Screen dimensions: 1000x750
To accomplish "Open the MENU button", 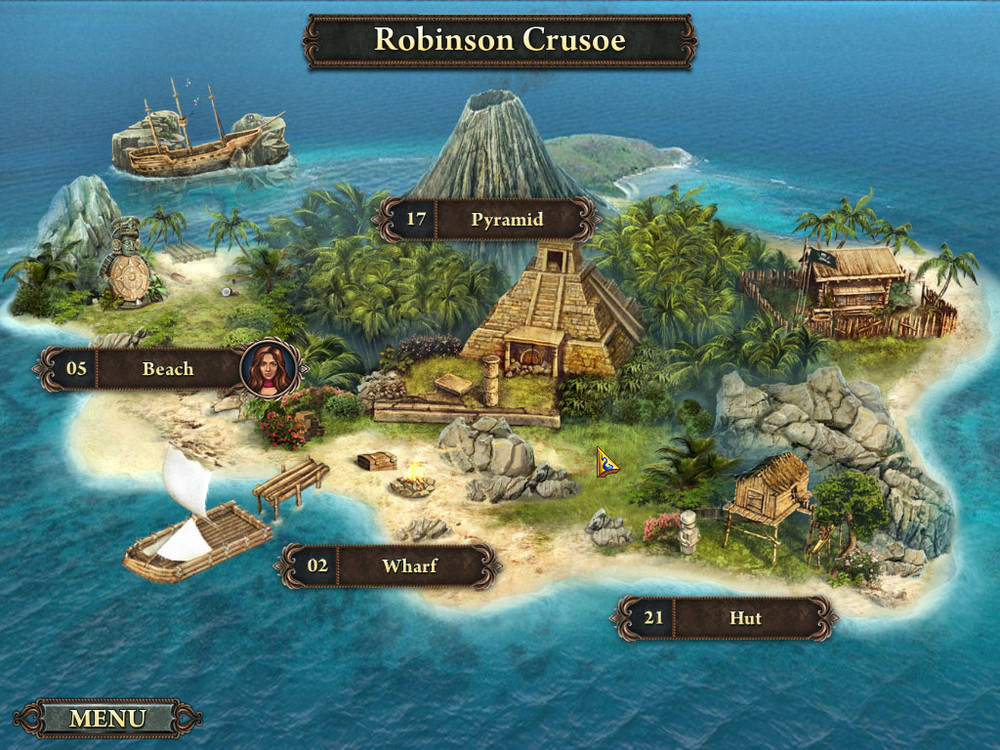I will pos(107,718).
